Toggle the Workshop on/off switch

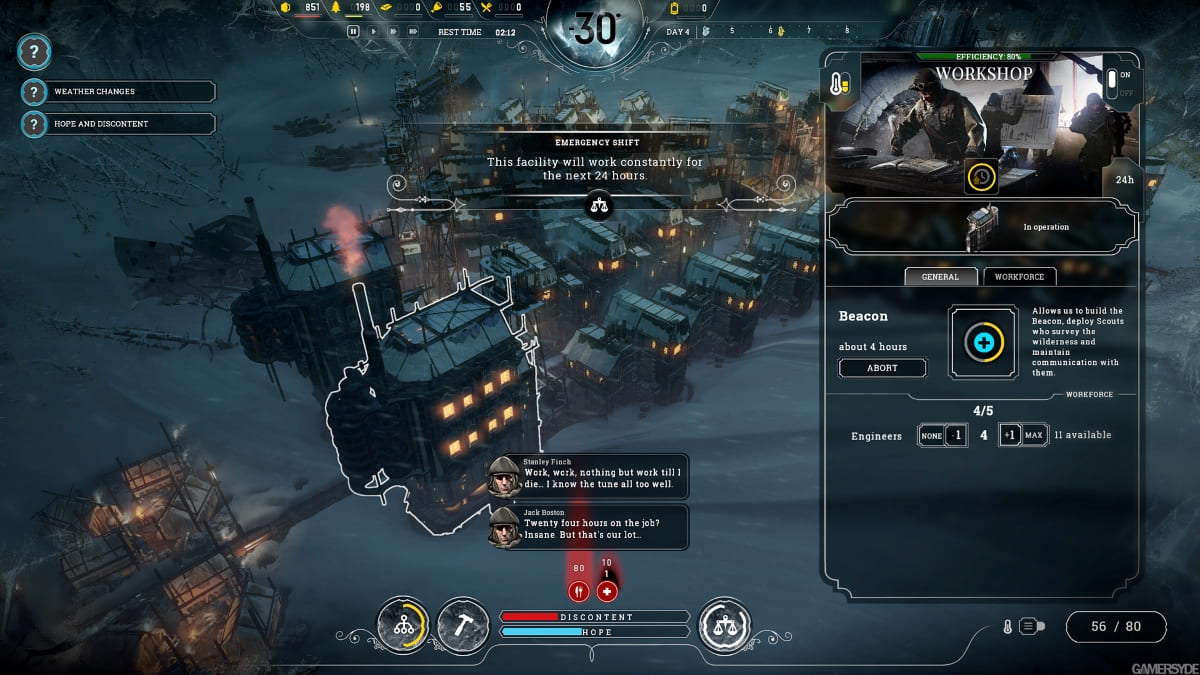click(x=1109, y=82)
